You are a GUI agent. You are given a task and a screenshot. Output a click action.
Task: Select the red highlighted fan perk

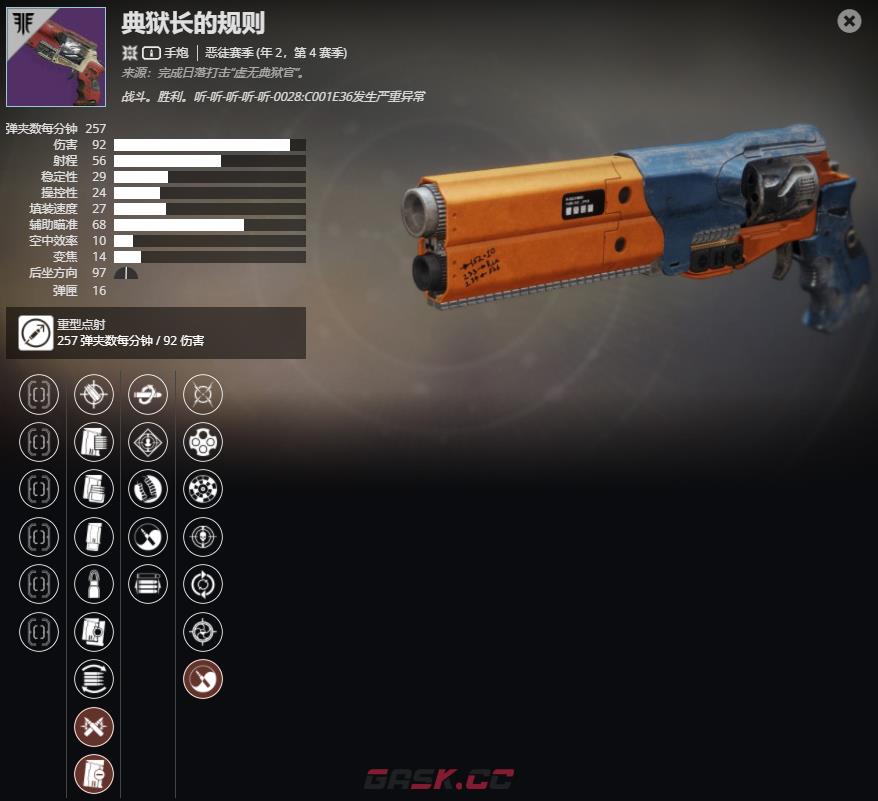click(203, 679)
